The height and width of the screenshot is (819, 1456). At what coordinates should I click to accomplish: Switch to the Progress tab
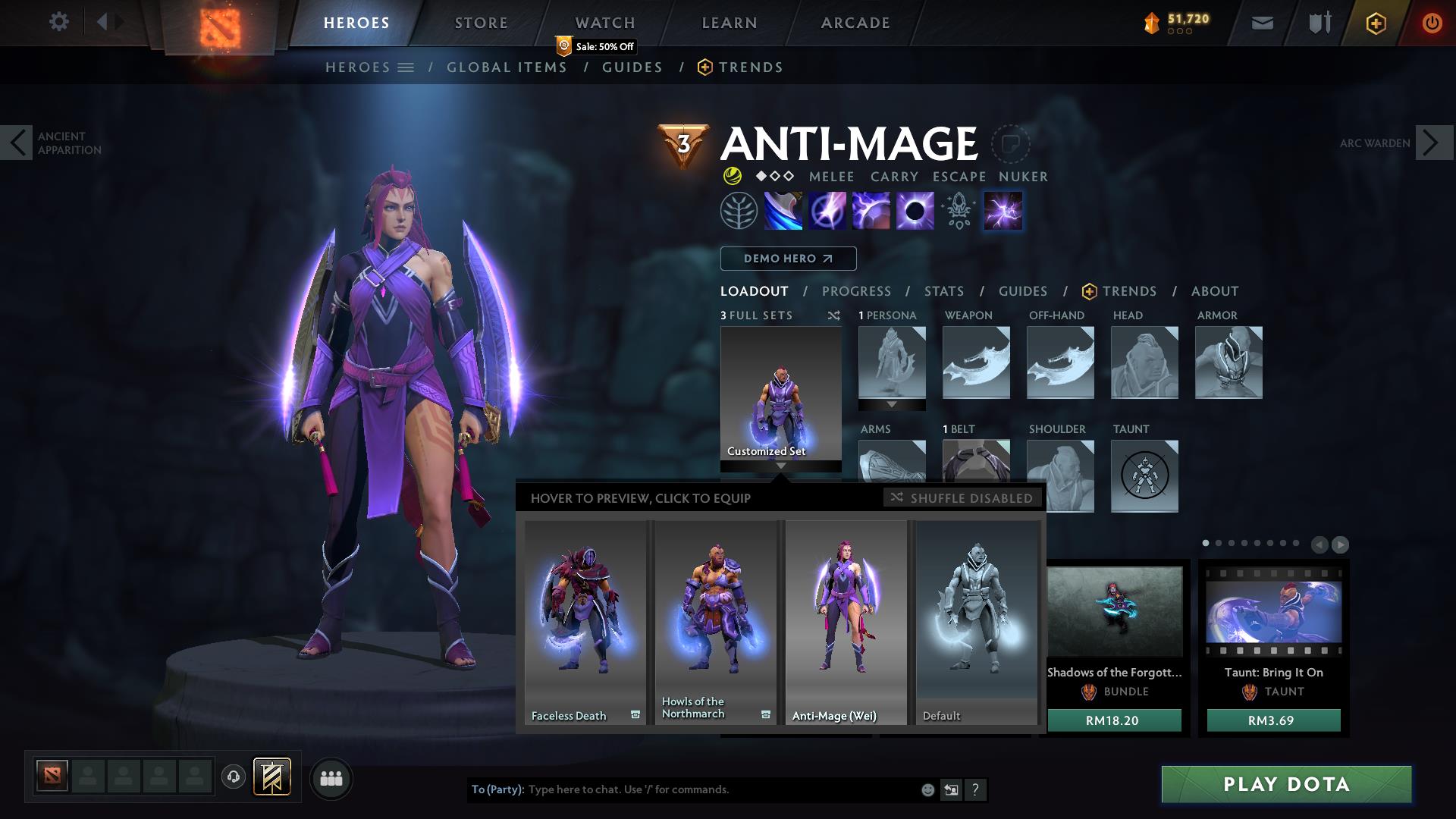[x=856, y=291]
